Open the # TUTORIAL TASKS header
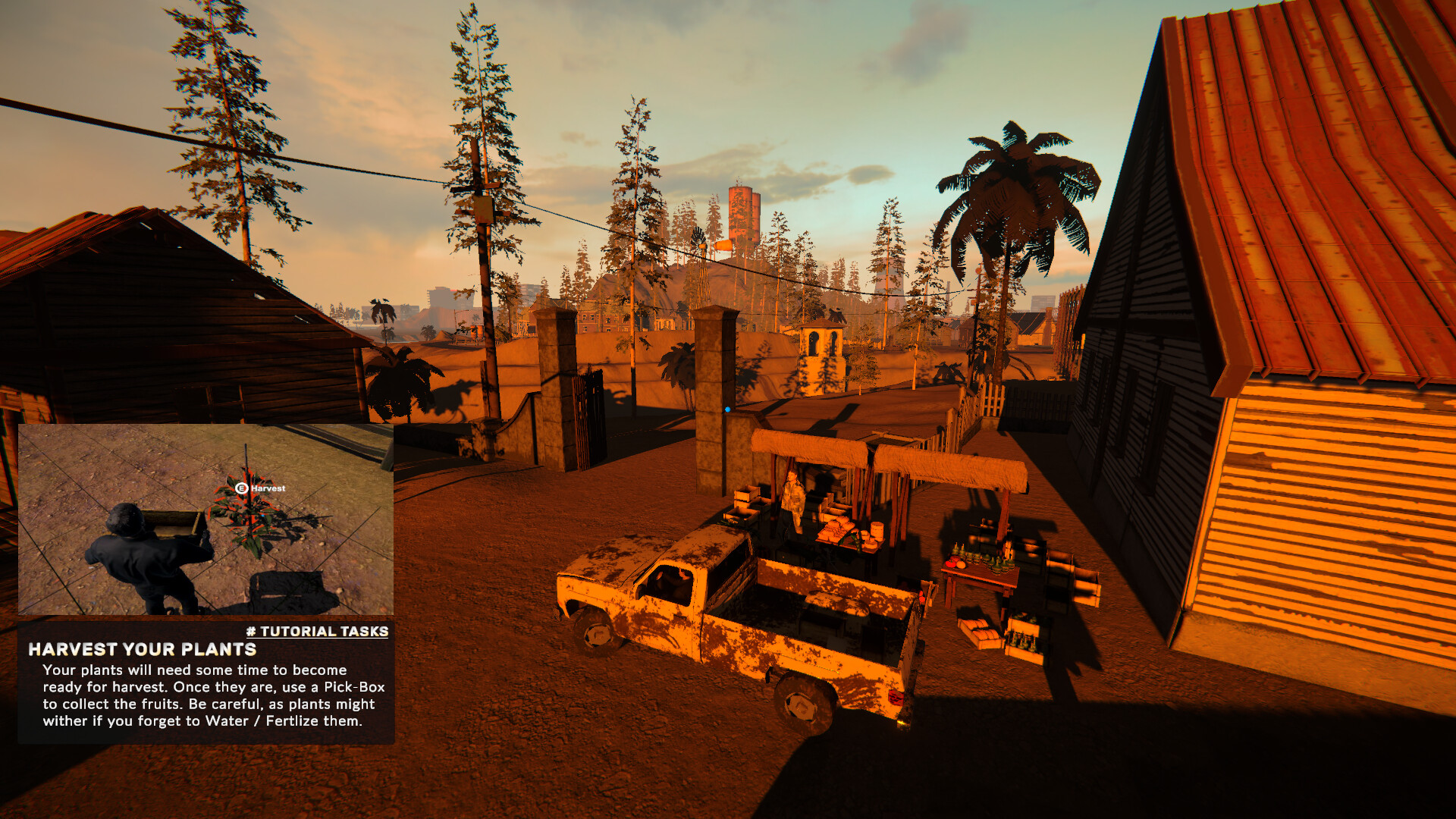Screen dimensions: 1456x819 [x=317, y=630]
